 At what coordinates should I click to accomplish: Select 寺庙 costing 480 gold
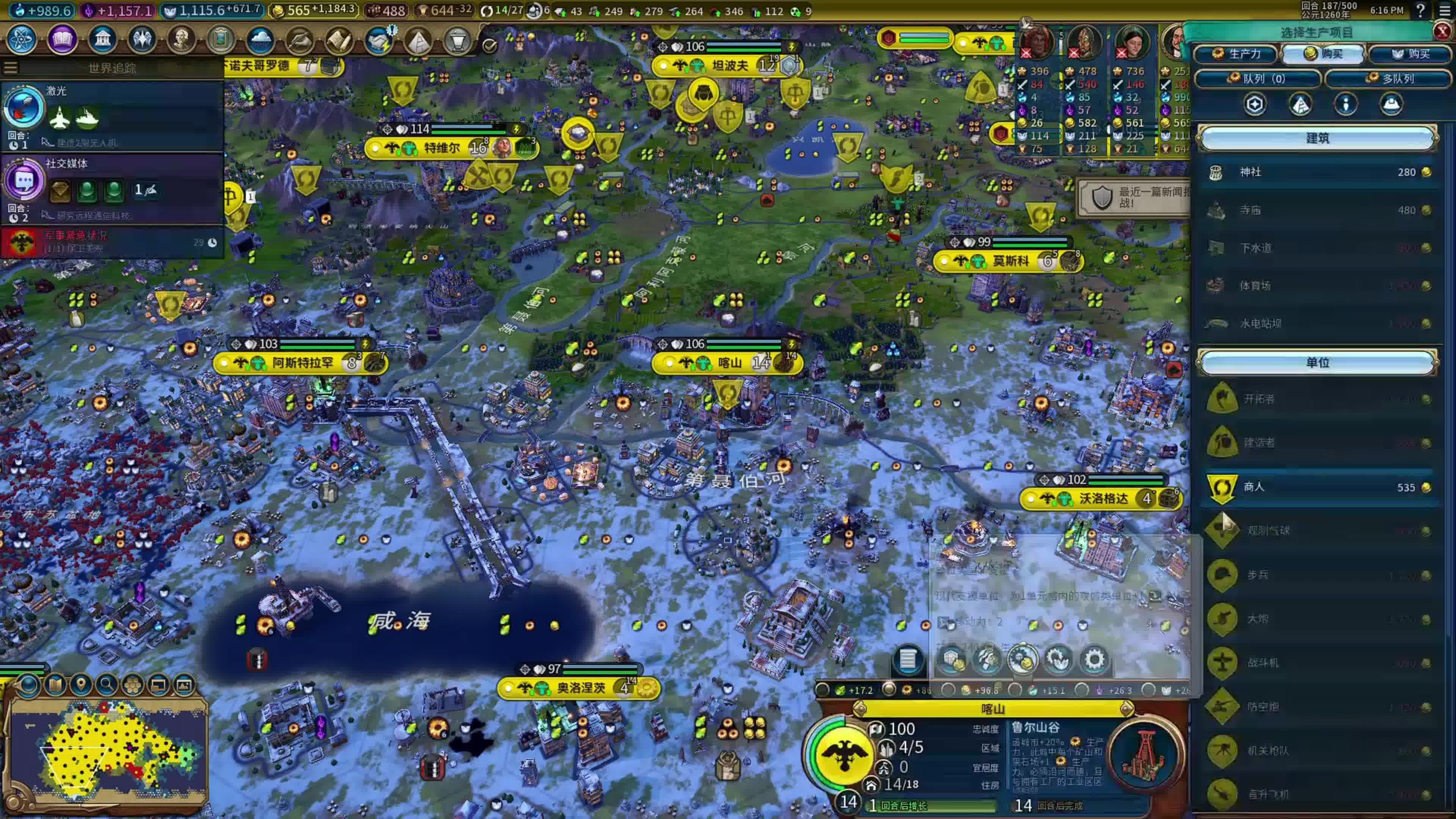tap(1317, 210)
